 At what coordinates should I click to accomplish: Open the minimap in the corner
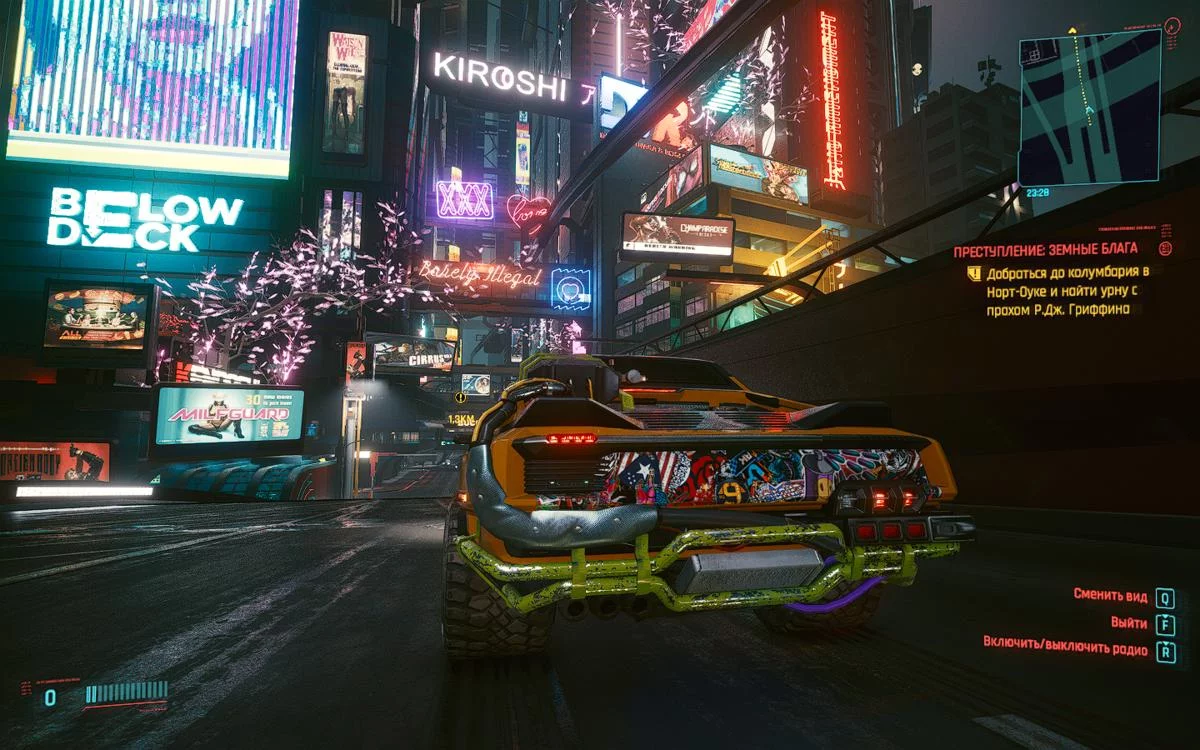click(x=1089, y=106)
